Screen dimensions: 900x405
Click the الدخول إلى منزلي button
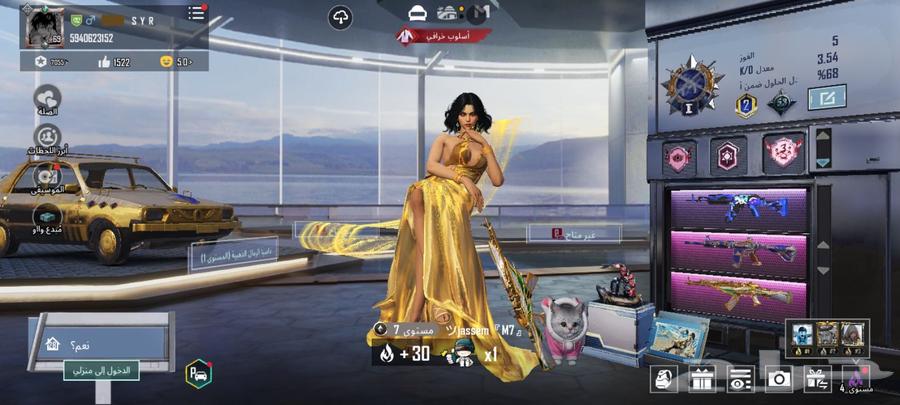click(102, 371)
